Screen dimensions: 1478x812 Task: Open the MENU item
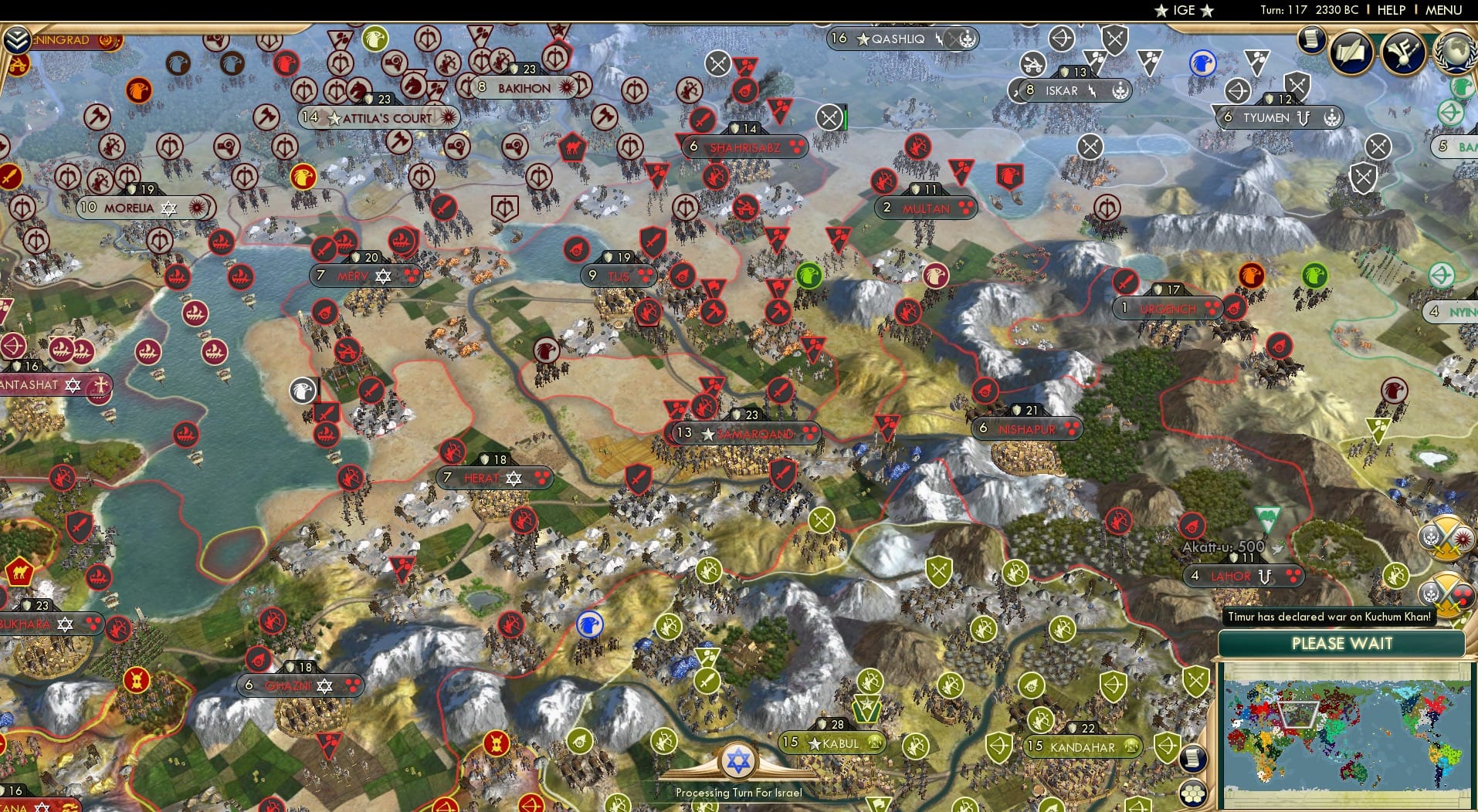pos(1442,10)
